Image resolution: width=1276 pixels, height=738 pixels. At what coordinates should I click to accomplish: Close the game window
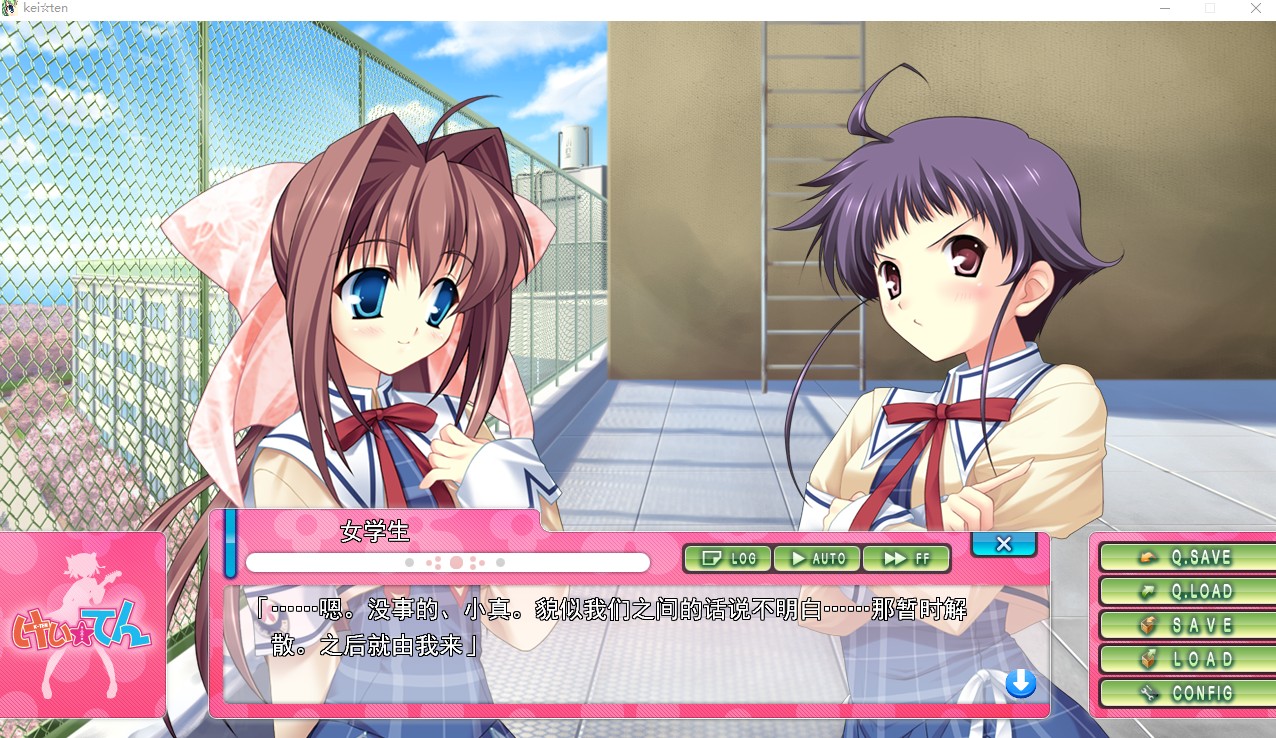click(x=1255, y=8)
